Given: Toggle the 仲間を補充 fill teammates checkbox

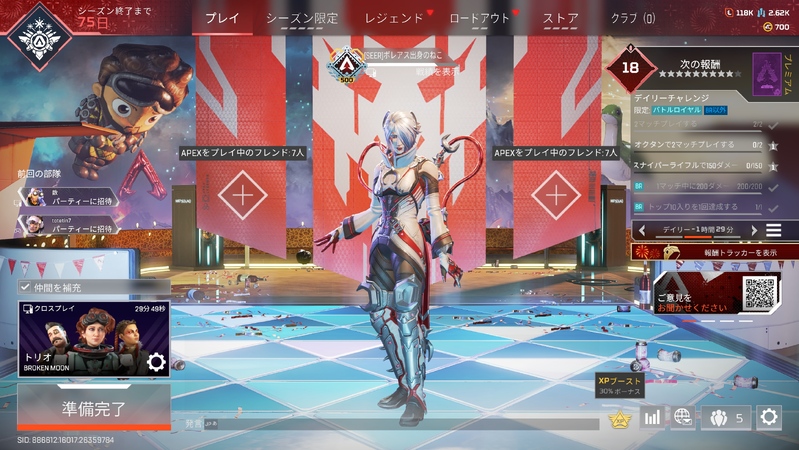Looking at the screenshot, I should point(26,287).
